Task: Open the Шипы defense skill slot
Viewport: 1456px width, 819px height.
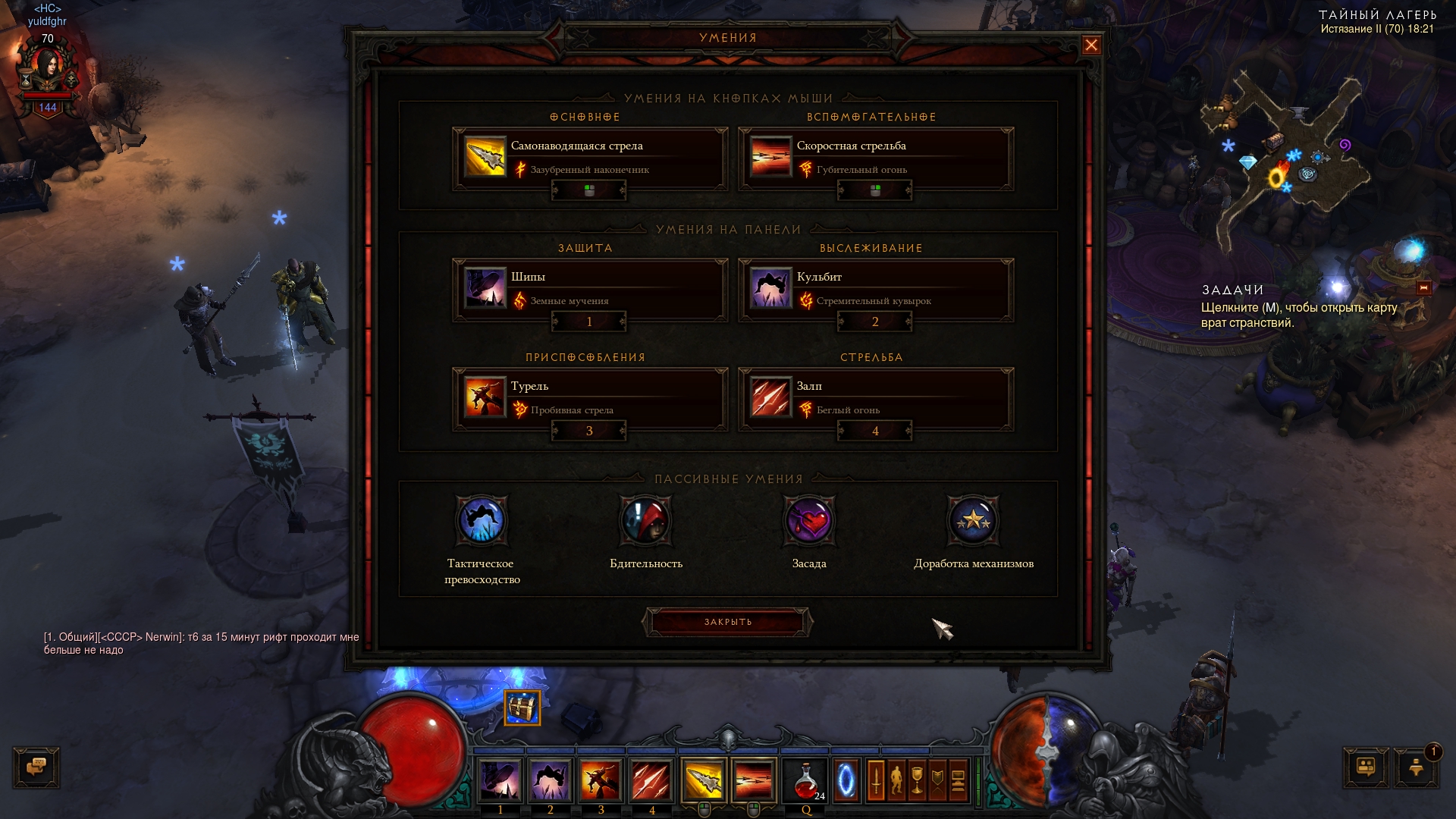Action: pos(589,289)
